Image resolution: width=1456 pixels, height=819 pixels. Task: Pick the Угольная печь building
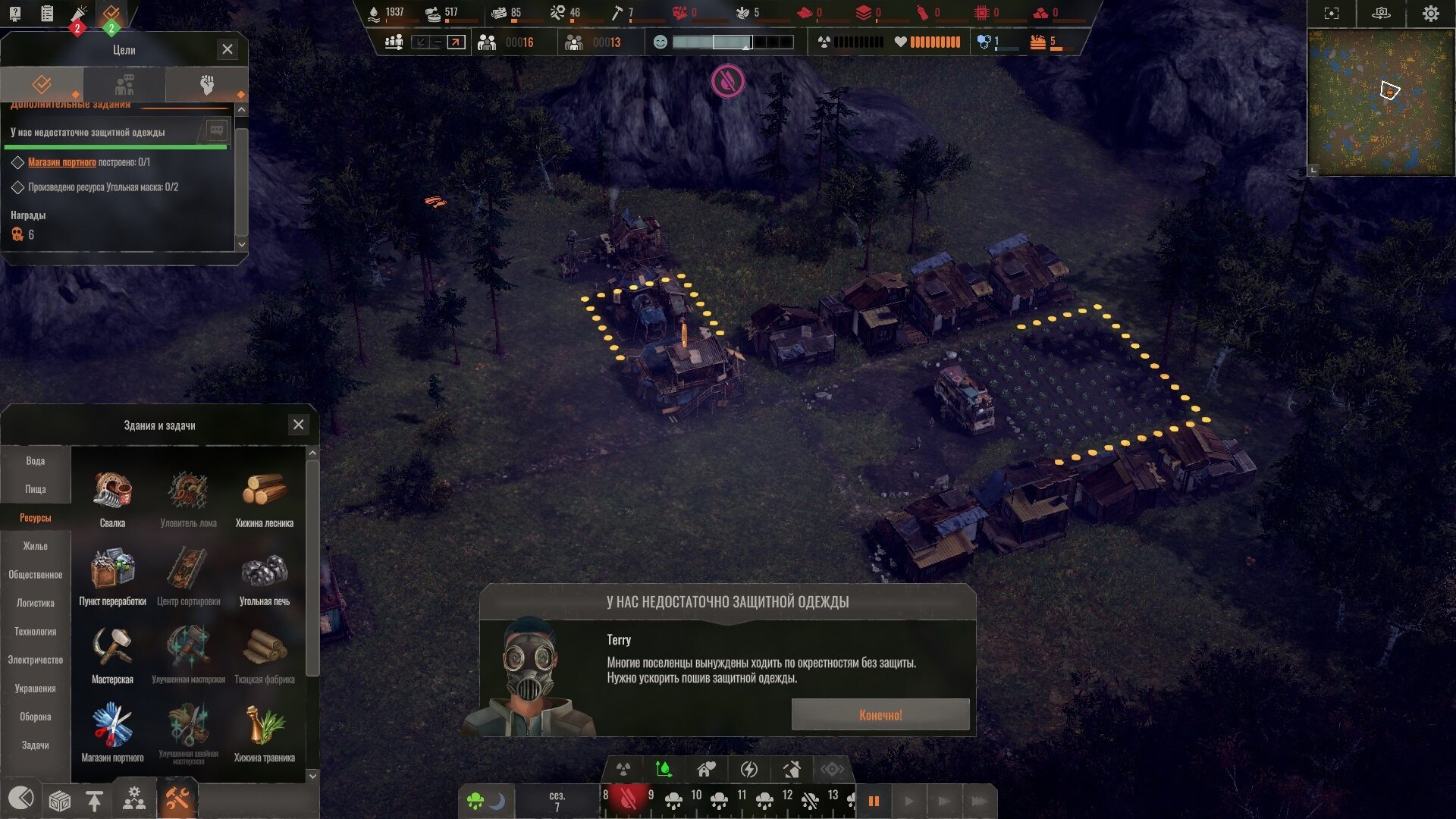click(264, 576)
